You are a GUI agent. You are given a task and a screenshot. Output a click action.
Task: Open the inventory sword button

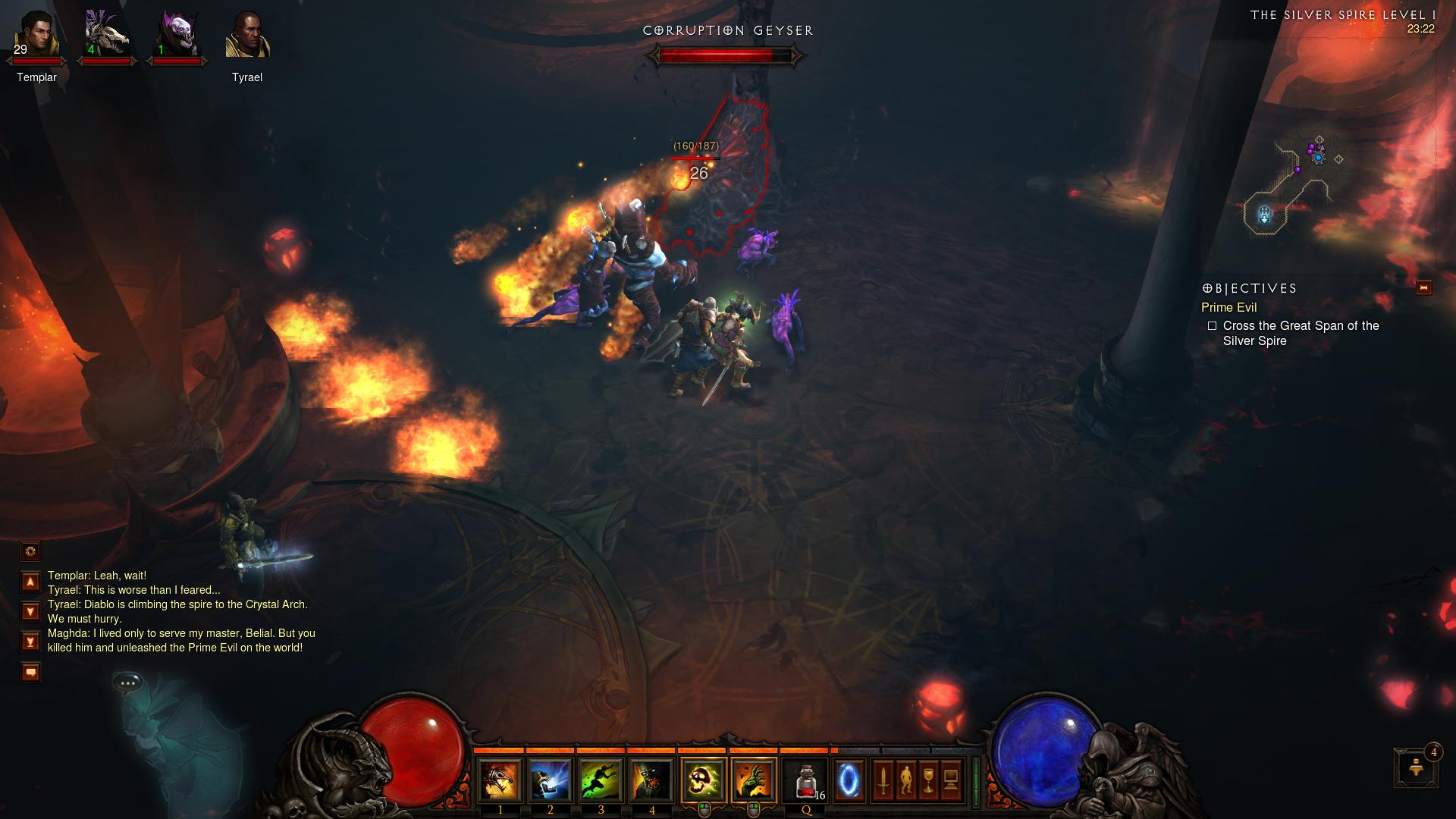[883, 780]
